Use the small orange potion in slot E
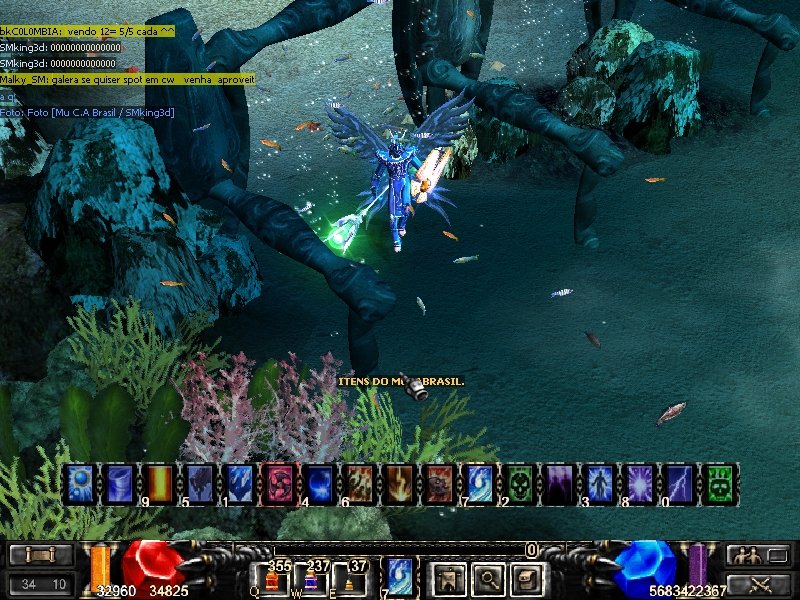The width and height of the screenshot is (800, 600). 350,579
